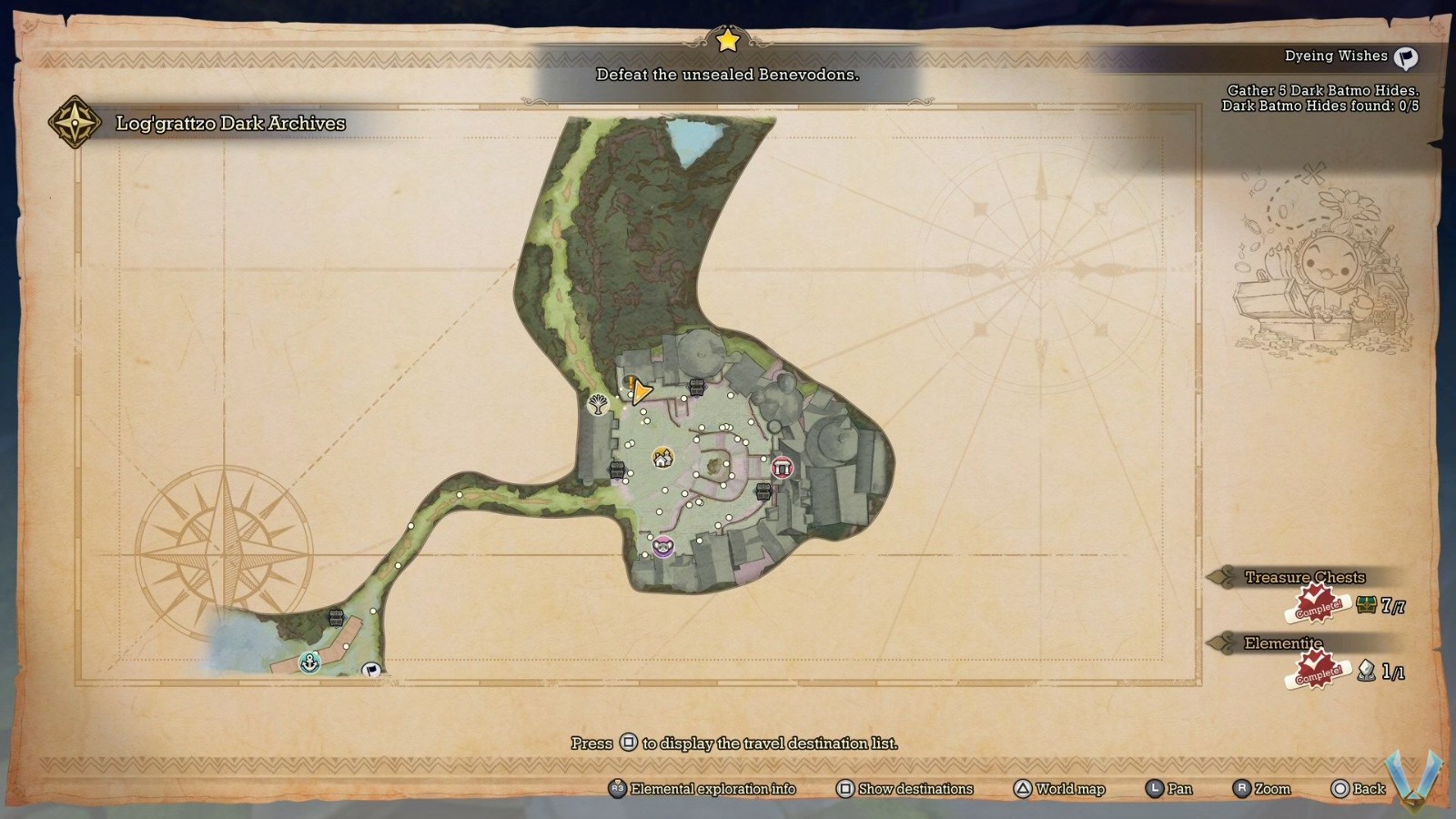Go Back from the map screen
This screenshot has width=1456, height=819.
click(1358, 789)
